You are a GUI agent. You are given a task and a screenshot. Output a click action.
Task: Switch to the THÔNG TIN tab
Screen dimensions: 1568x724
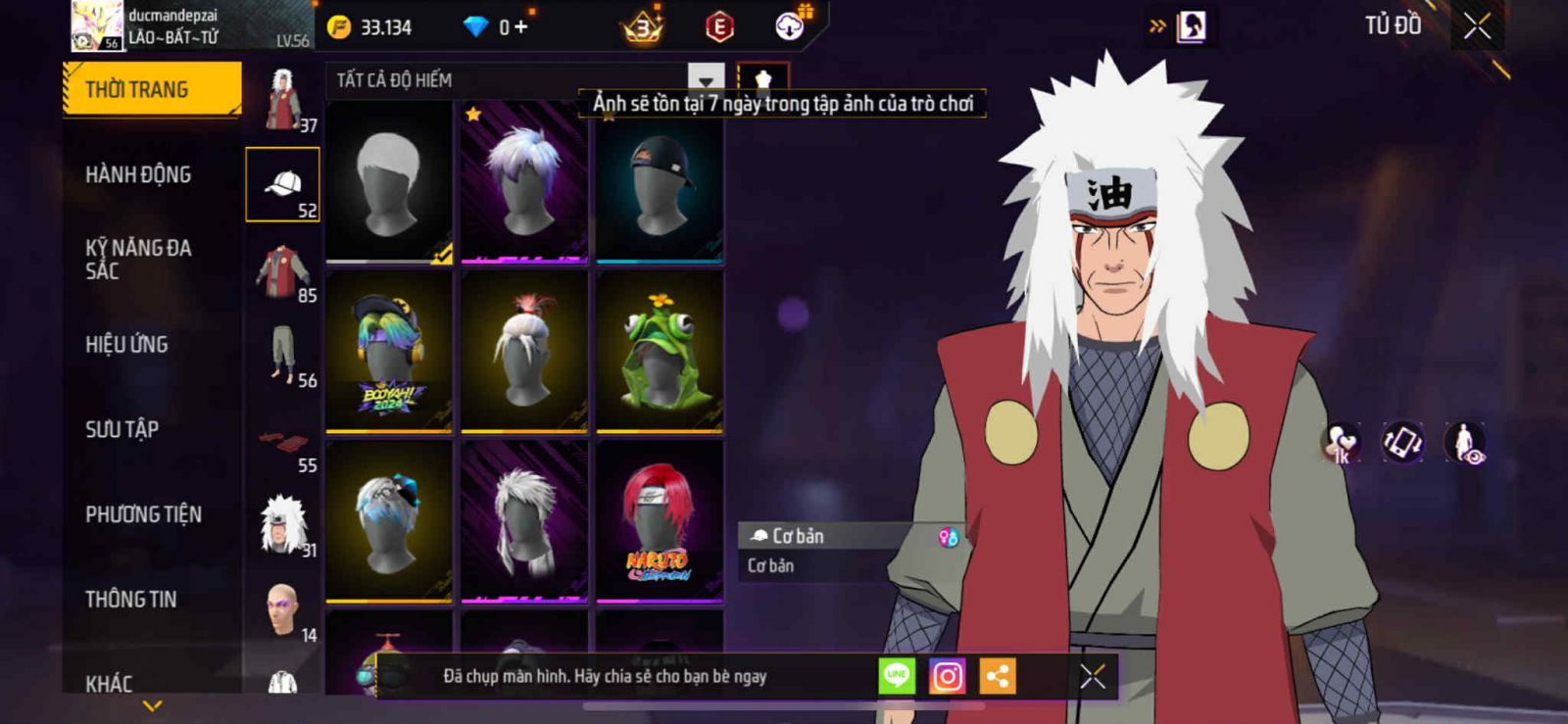click(130, 600)
